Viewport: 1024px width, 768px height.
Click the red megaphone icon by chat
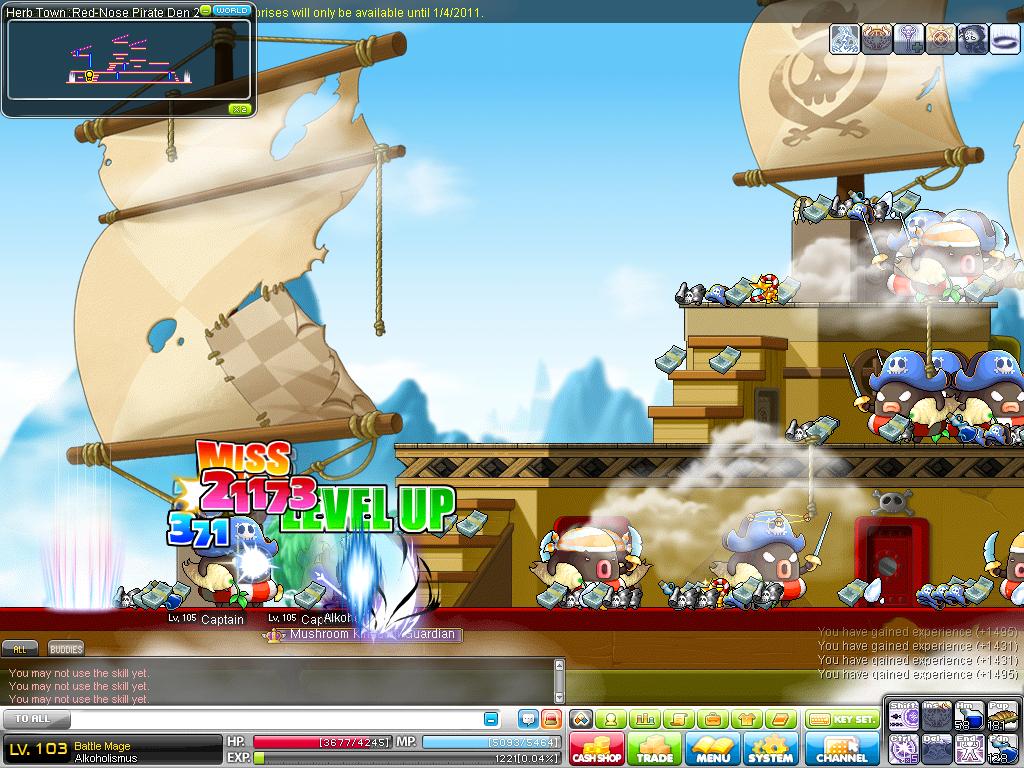coord(550,719)
